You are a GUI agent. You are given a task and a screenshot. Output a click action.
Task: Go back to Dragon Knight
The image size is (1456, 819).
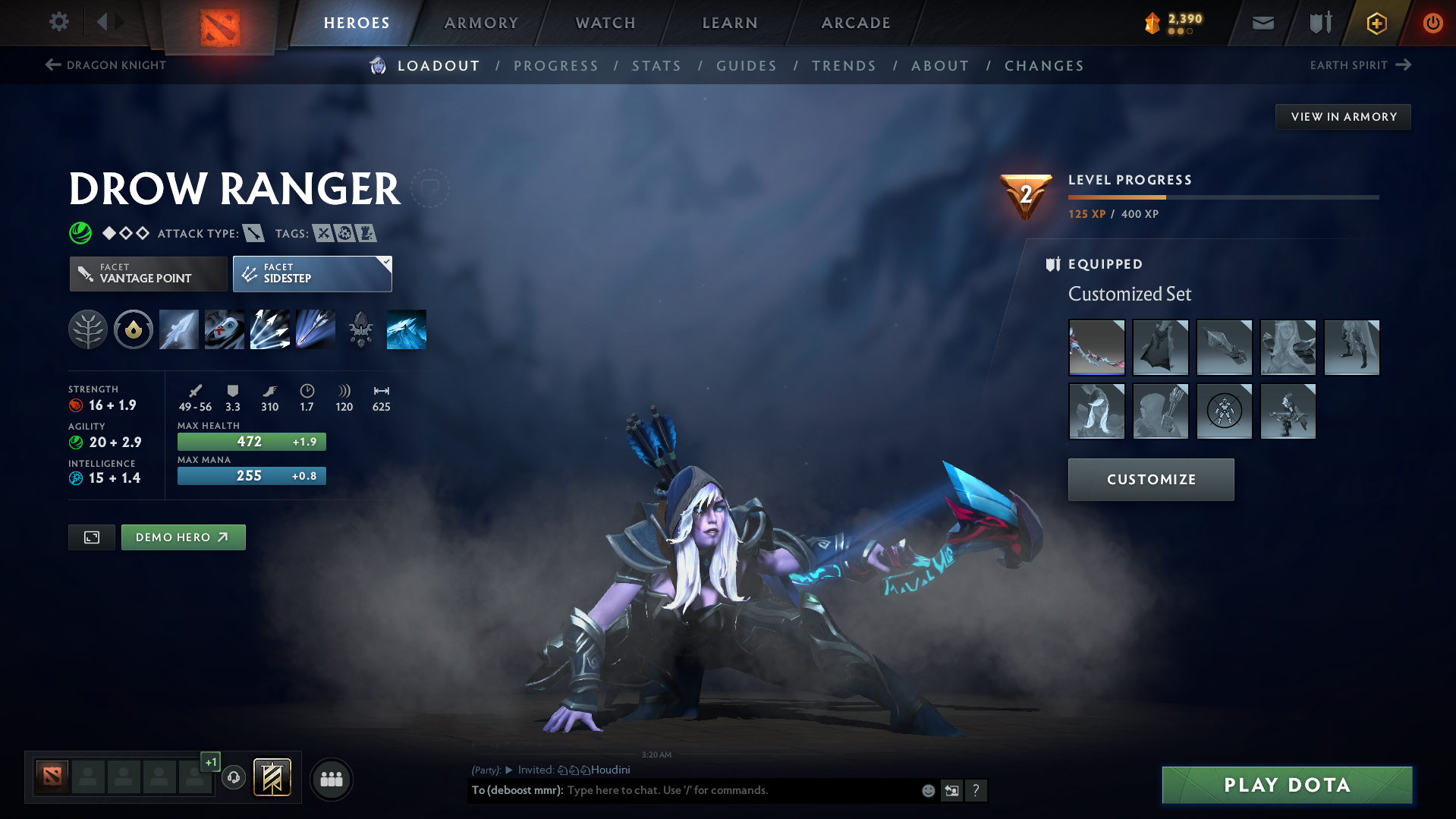[106, 65]
